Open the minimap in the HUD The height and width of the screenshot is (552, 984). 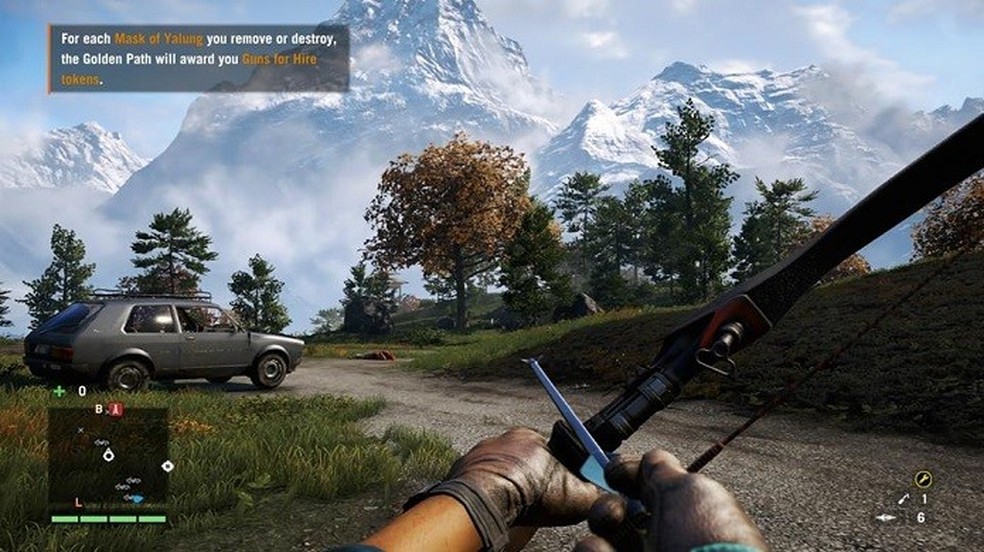[x=108, y=460]
